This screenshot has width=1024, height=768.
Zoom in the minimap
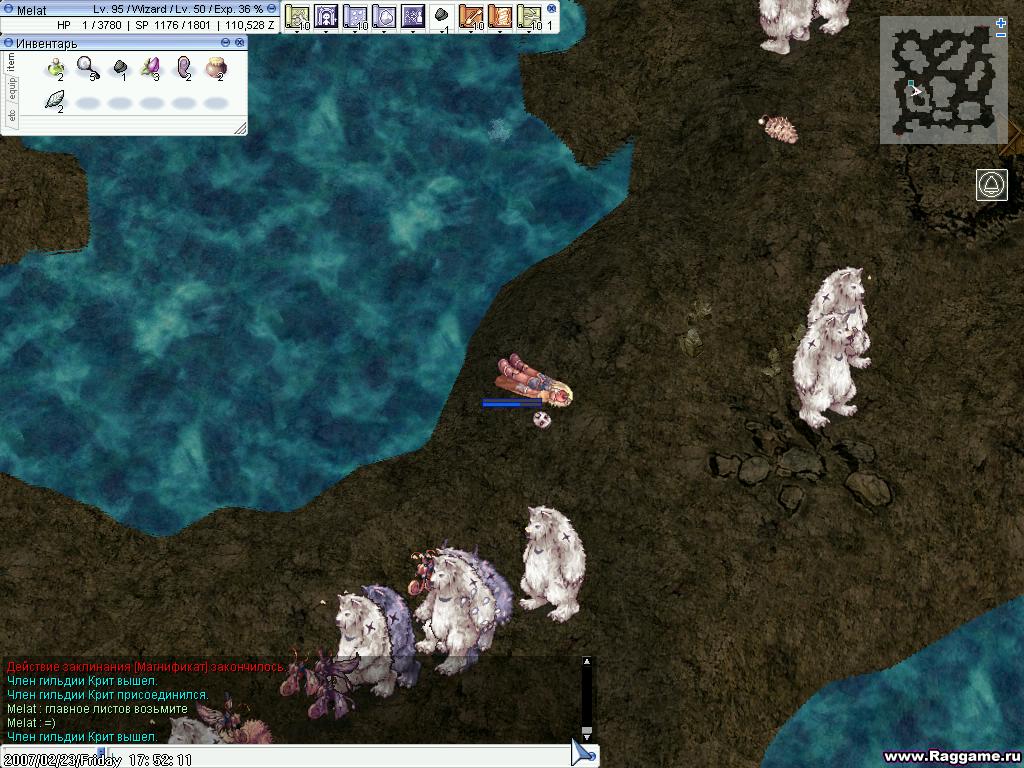[x=1001, y=22]
